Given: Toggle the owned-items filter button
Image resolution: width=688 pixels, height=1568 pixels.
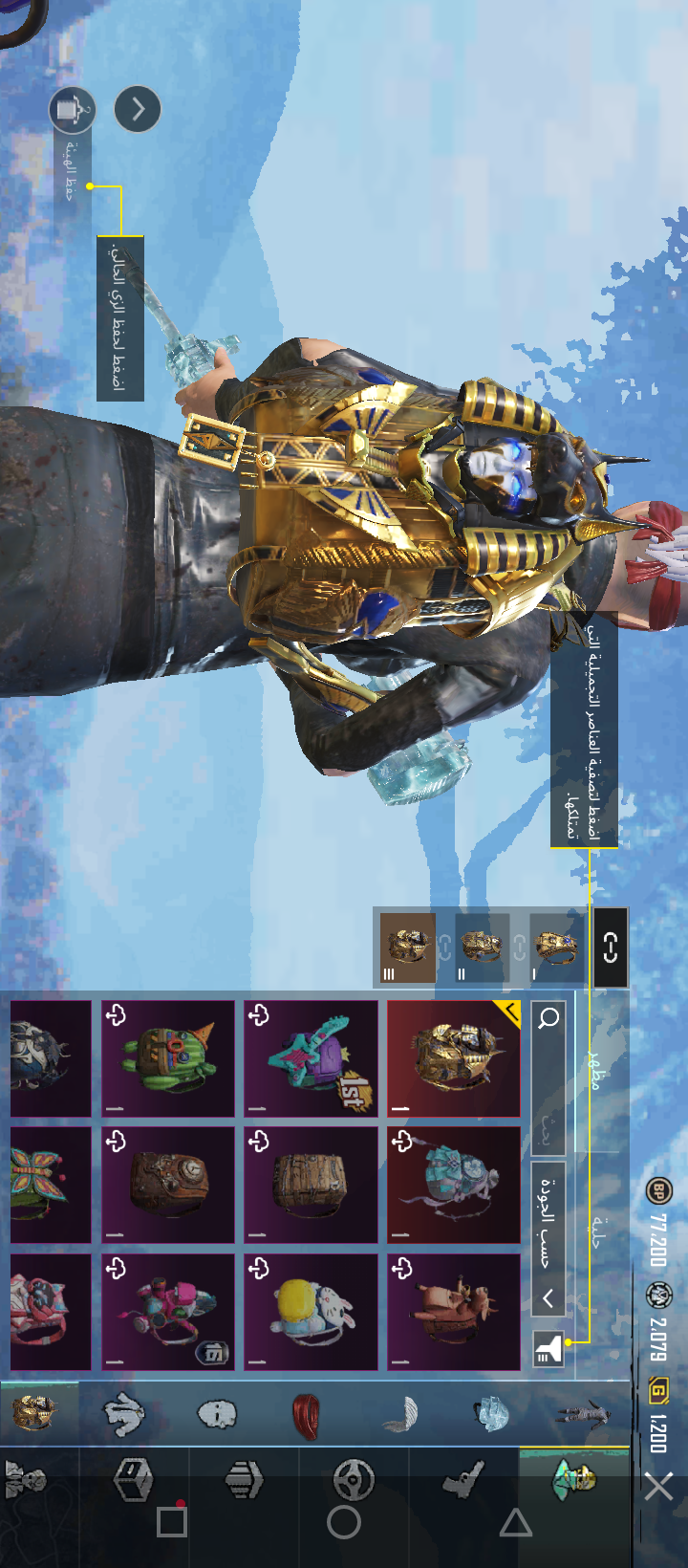Looking at the screenshot, I should (548, 1349).
